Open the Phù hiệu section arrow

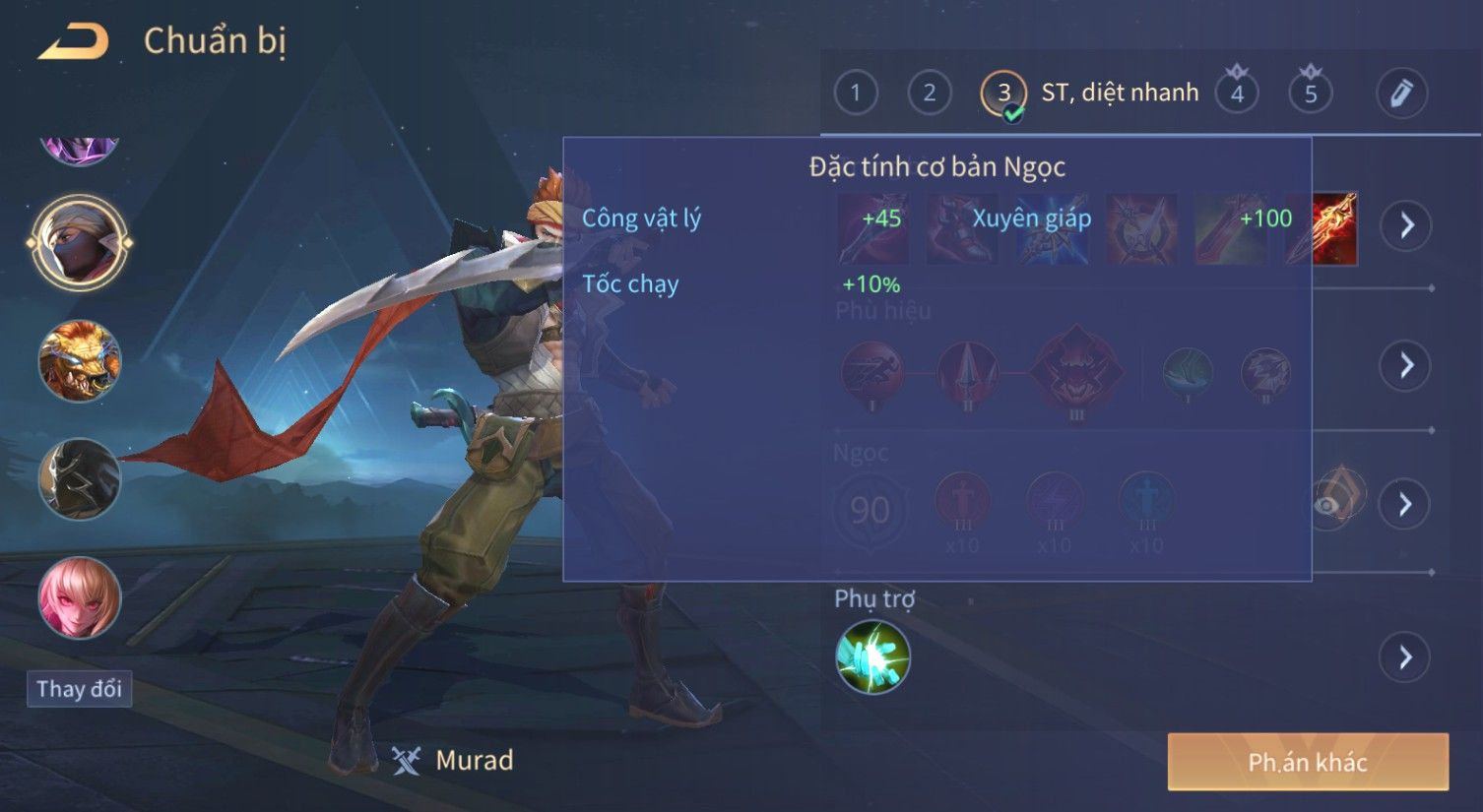(x=1406, y=366)
